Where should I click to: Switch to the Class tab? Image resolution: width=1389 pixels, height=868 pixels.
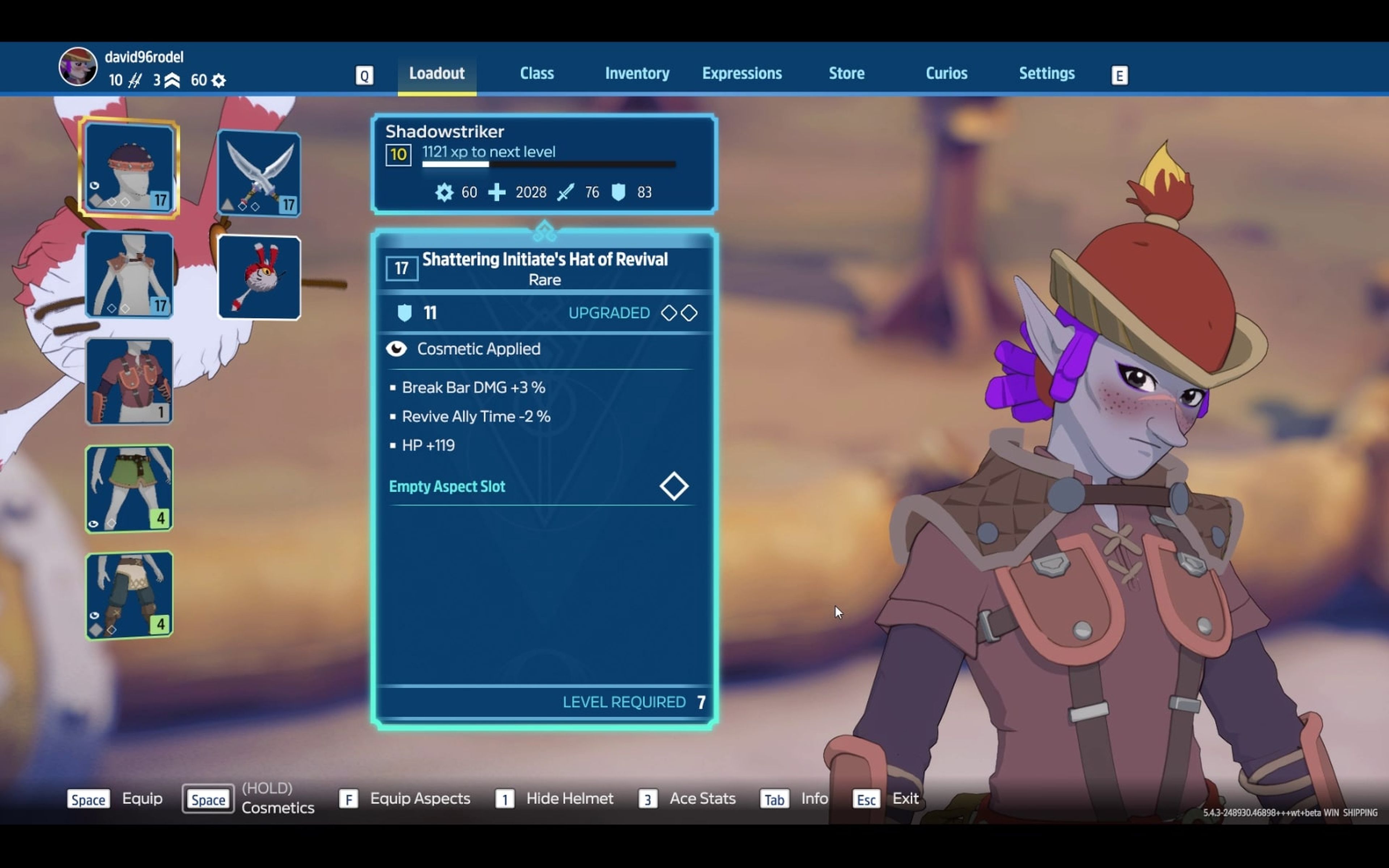click(x=537, y=73)
